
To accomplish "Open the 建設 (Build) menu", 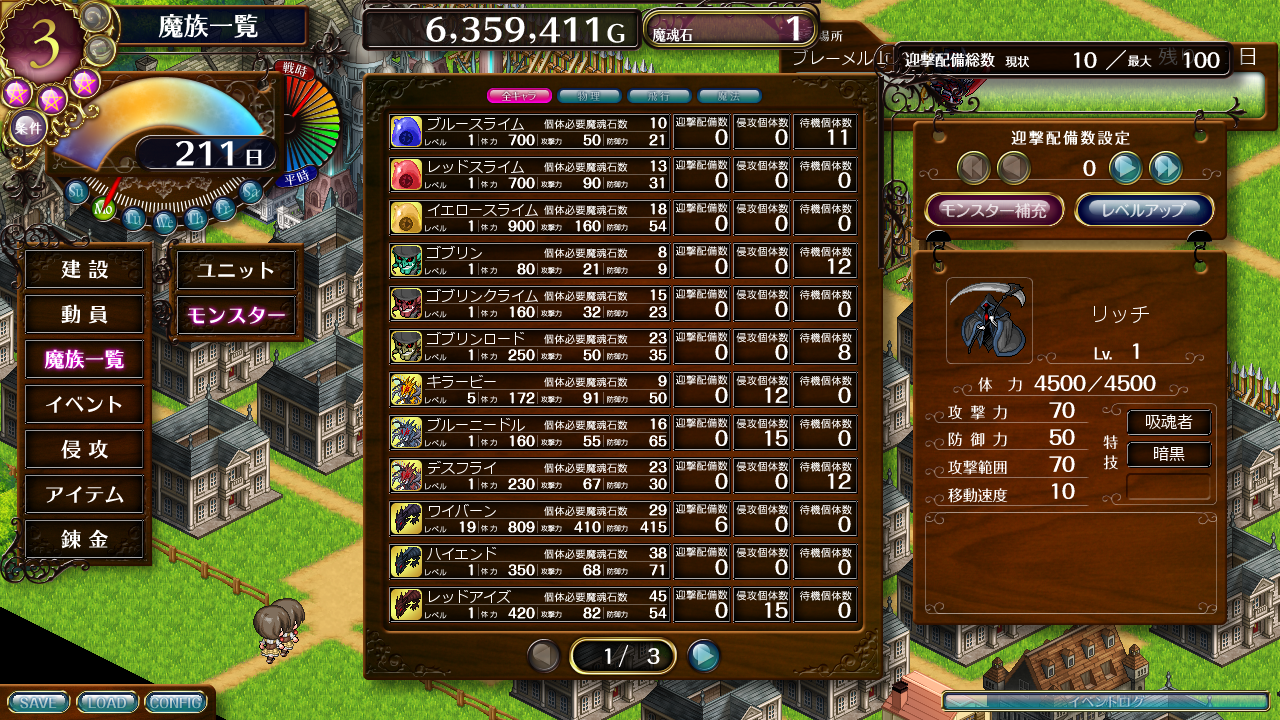I will coord(85,269).
